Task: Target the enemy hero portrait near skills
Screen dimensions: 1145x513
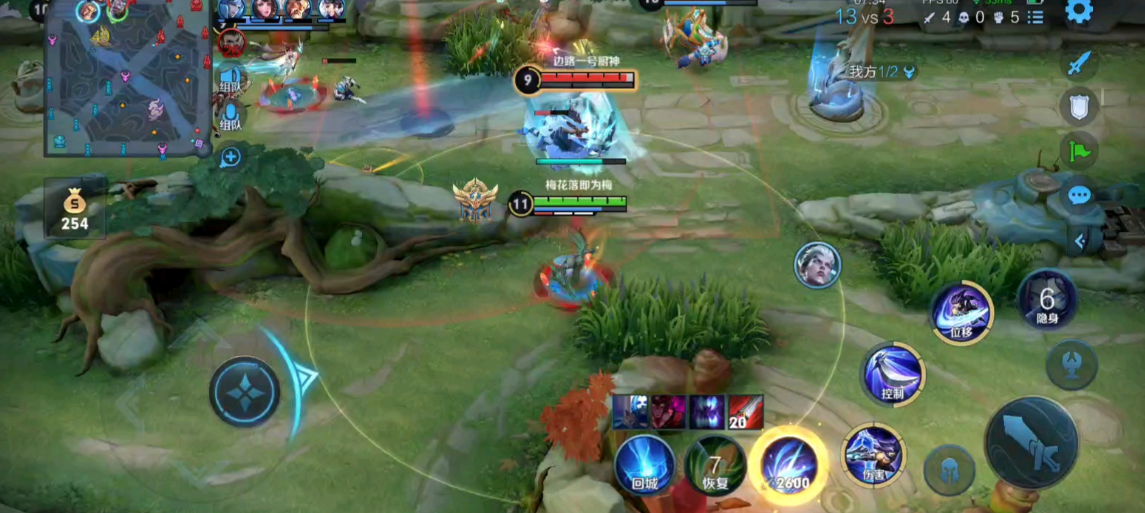Action: 817,265
